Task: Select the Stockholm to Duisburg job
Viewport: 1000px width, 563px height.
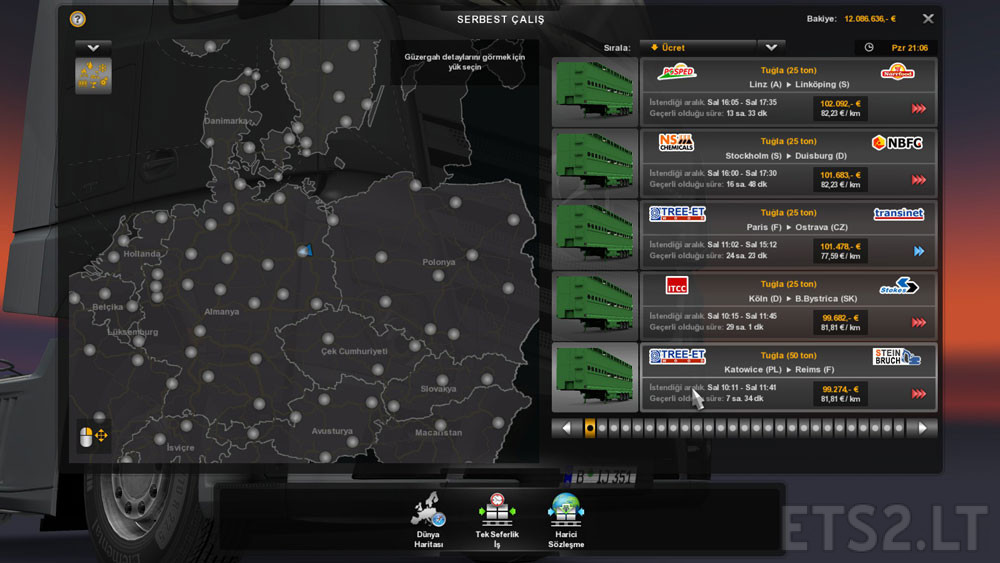Action: pyautogui.click(x=787, y=163)
